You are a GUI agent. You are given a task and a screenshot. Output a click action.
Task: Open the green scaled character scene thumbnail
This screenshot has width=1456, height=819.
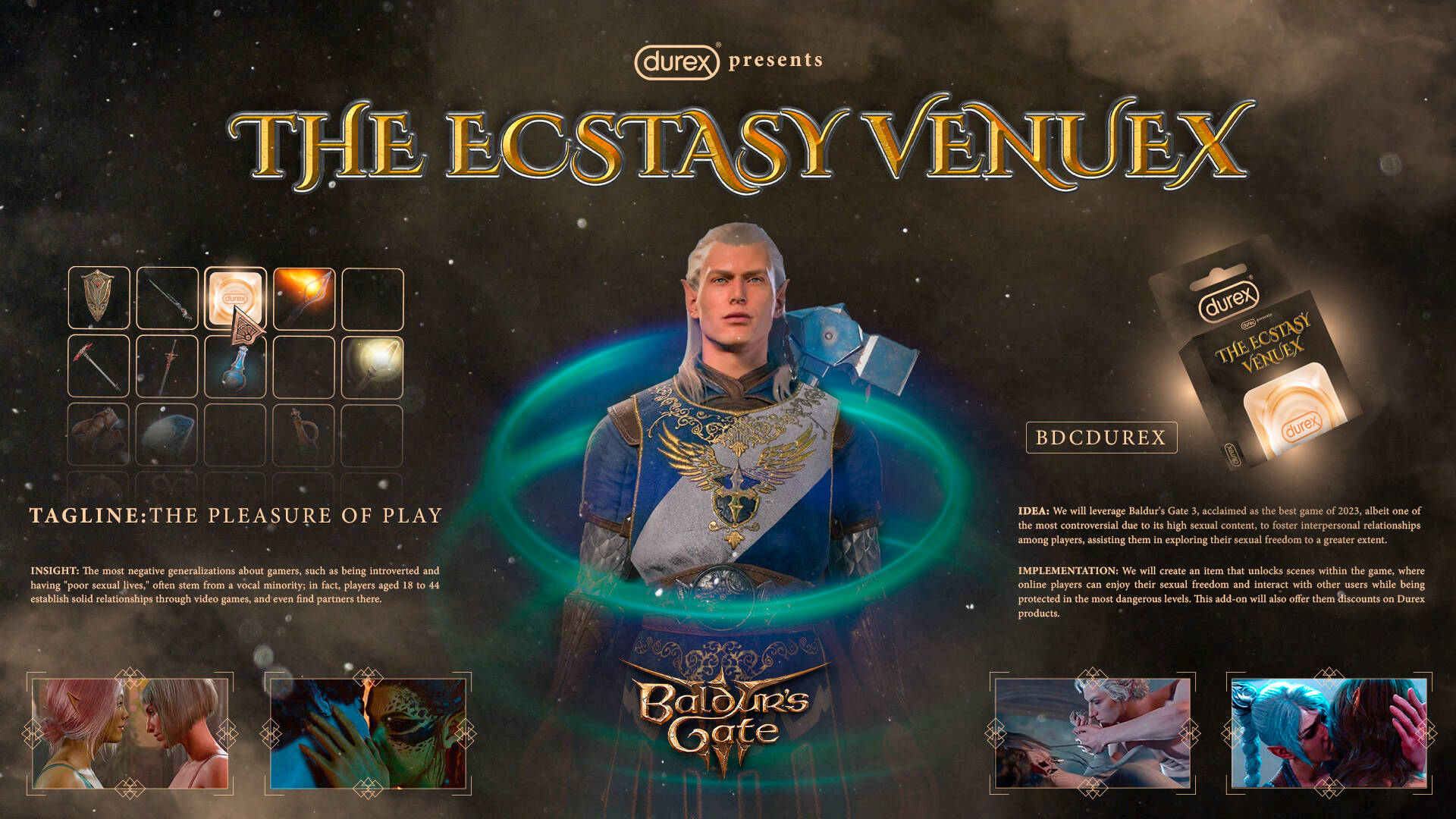click(368, 733)
